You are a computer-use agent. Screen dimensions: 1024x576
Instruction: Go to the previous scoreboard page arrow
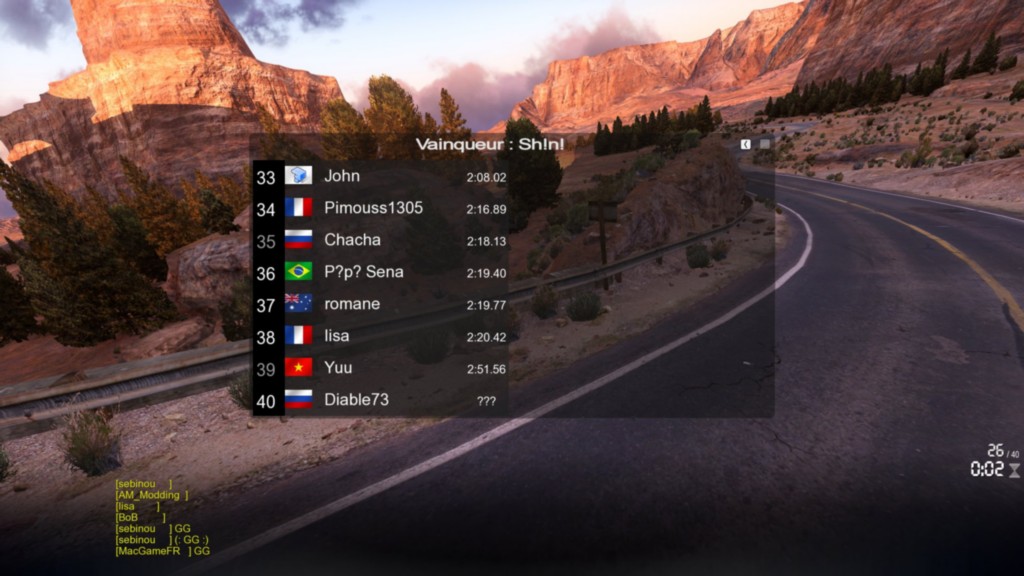pyautogui.click(x=746, y=144)
